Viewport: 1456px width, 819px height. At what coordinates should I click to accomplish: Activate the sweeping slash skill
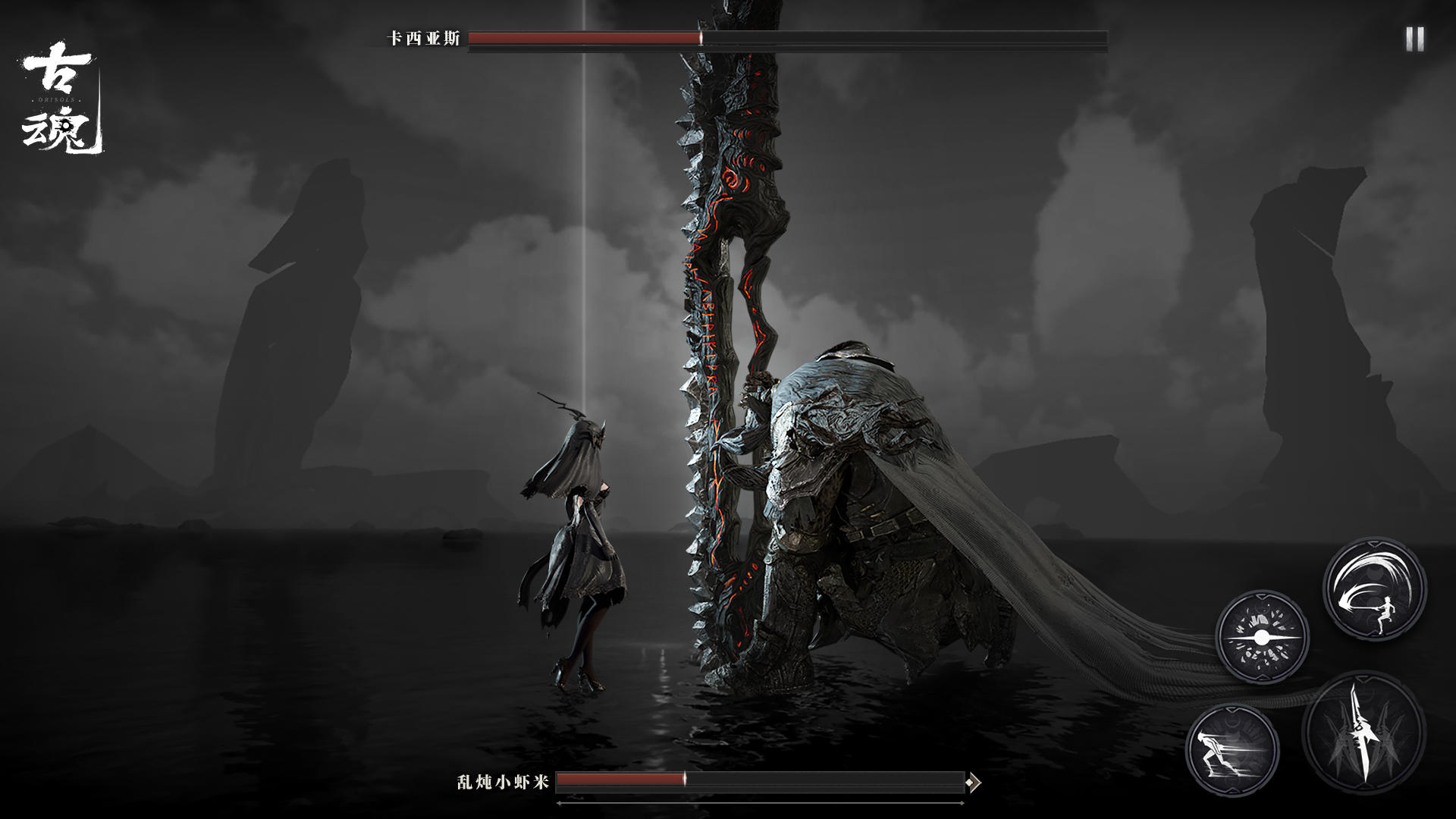point(1374,589)
